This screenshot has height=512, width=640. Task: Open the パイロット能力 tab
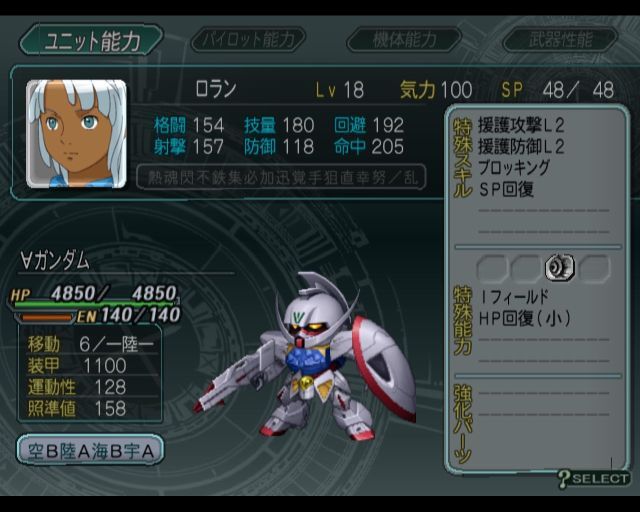pos(249,40)
